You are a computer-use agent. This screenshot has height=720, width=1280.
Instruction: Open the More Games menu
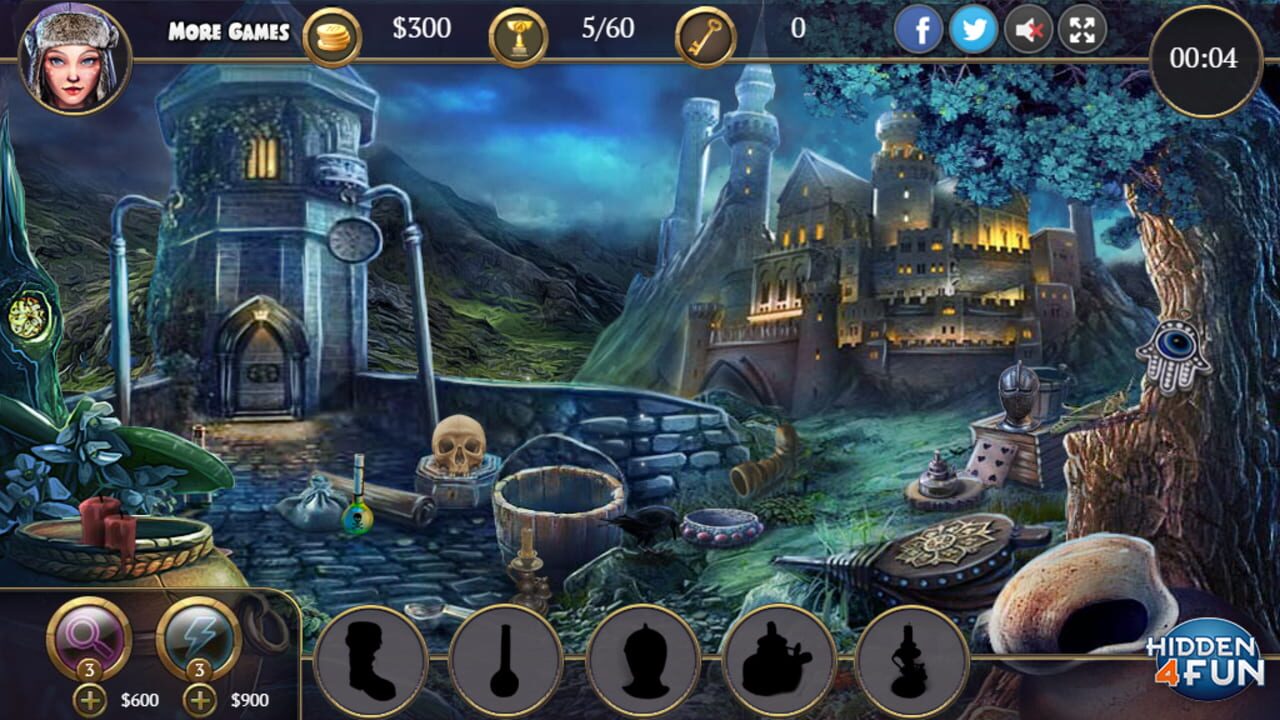point(228,30)
